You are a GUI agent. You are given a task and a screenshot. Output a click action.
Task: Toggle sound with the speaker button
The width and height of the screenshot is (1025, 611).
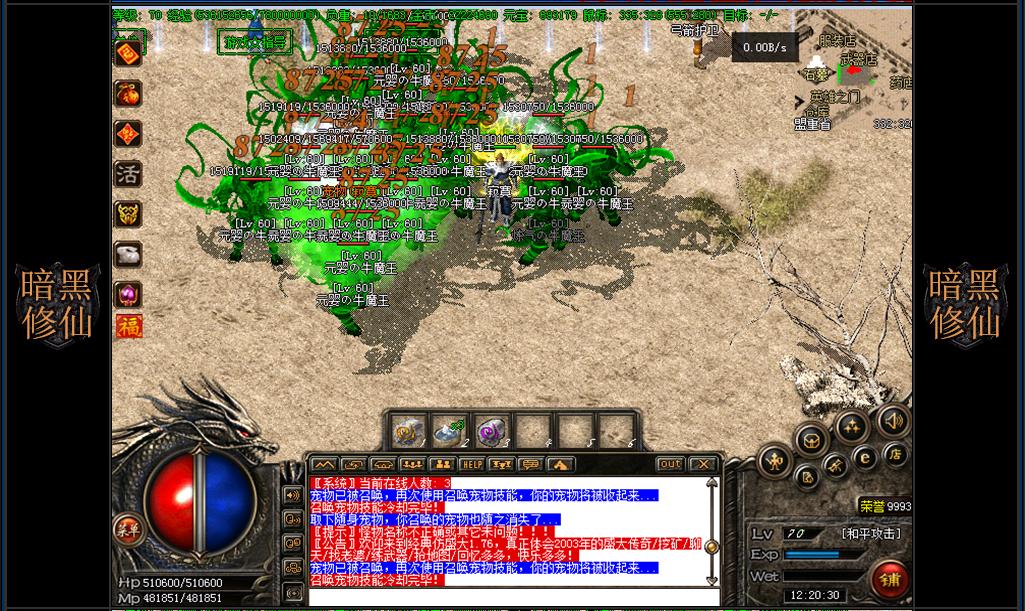(893, 421)
